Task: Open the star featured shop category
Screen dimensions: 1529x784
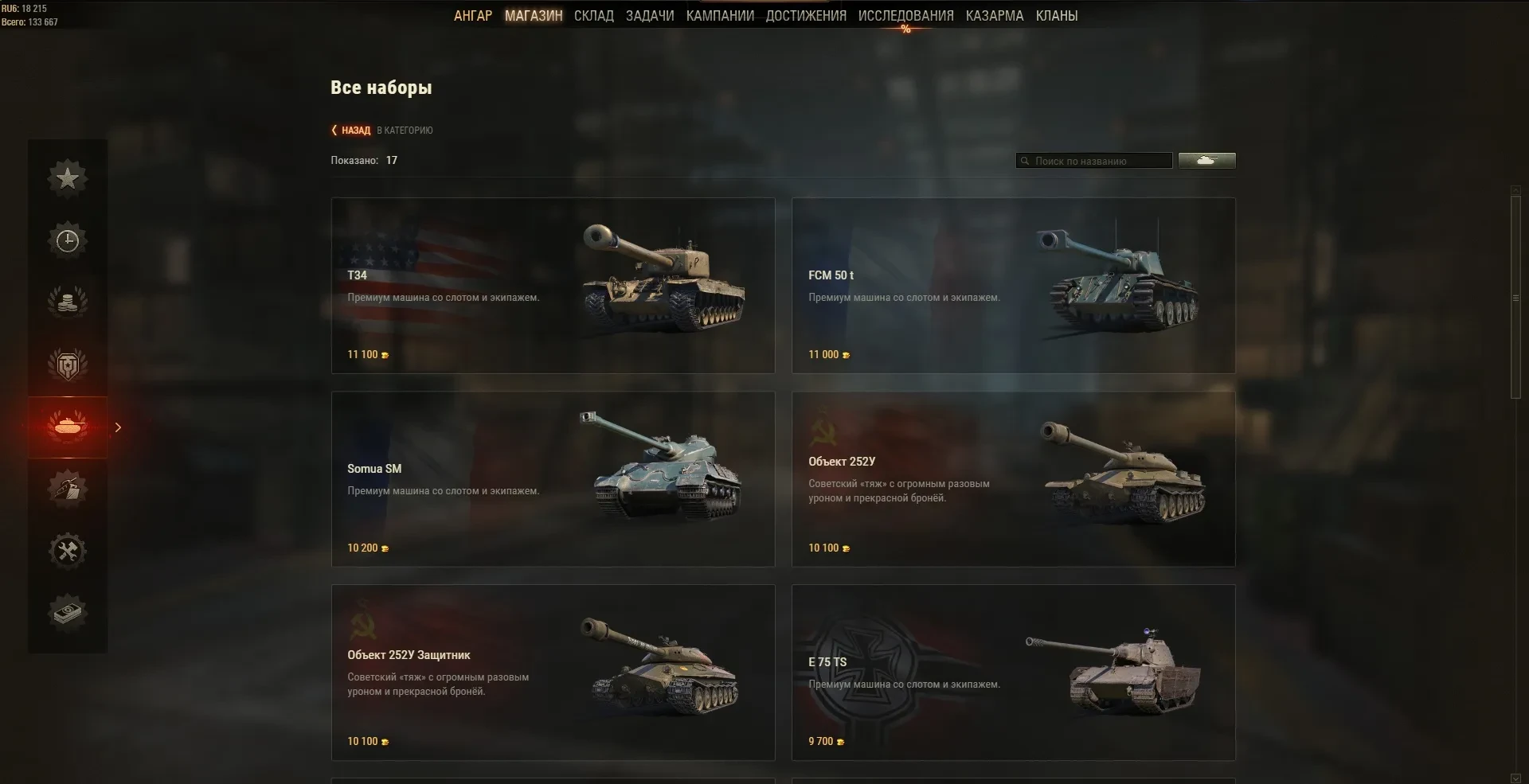Action: pyautogui.click(x=68, y=177)
